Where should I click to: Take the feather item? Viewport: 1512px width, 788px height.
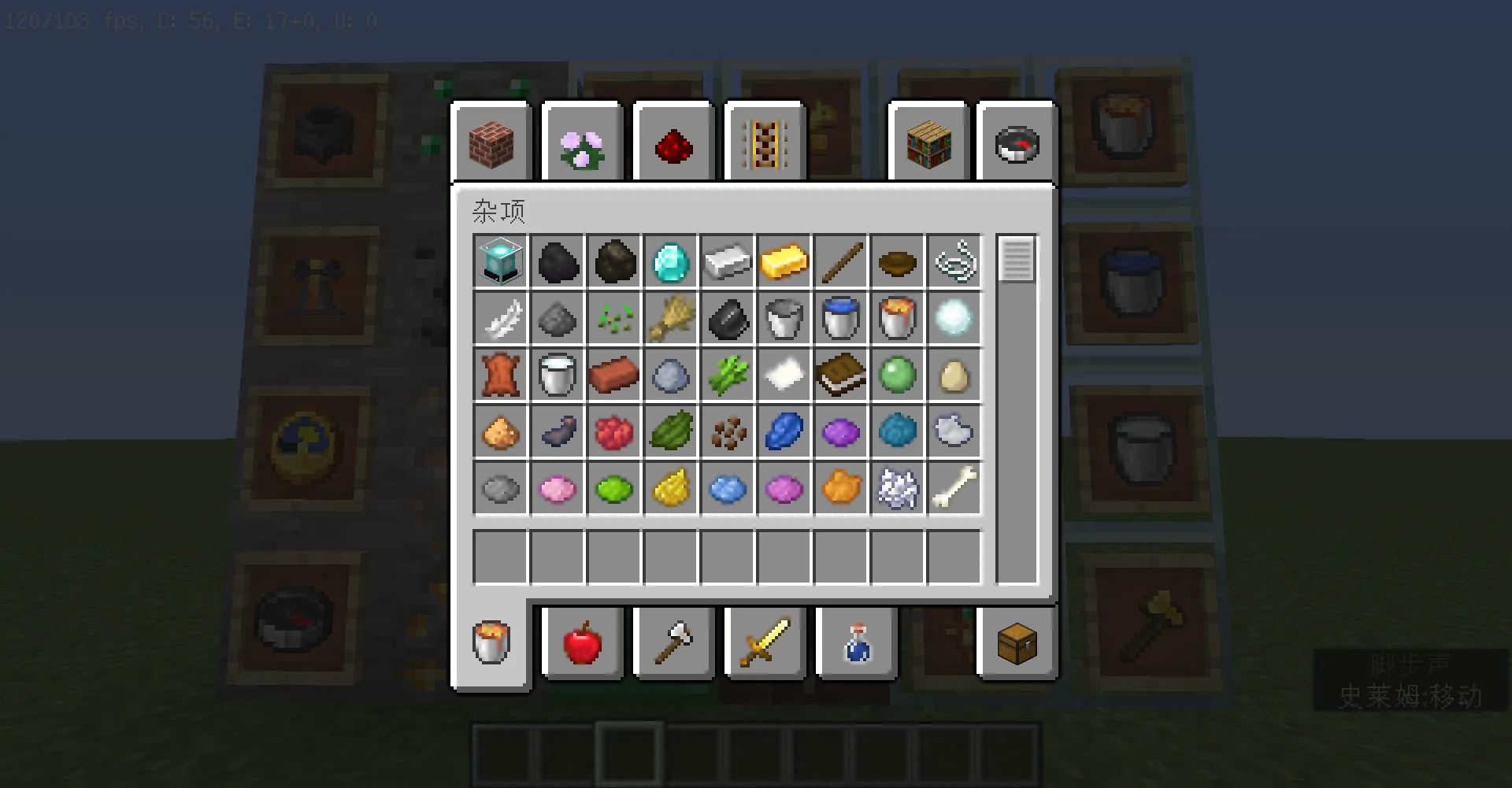pyautogui.click(x=501, y=319)
